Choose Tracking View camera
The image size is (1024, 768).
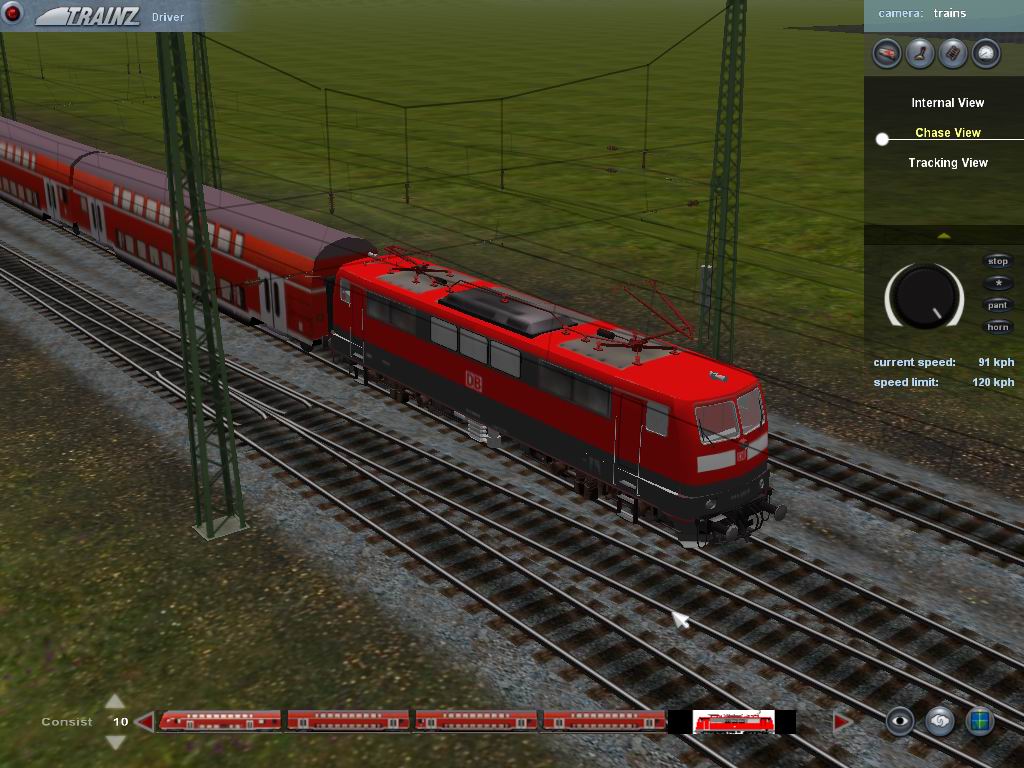tap(947, 163)
